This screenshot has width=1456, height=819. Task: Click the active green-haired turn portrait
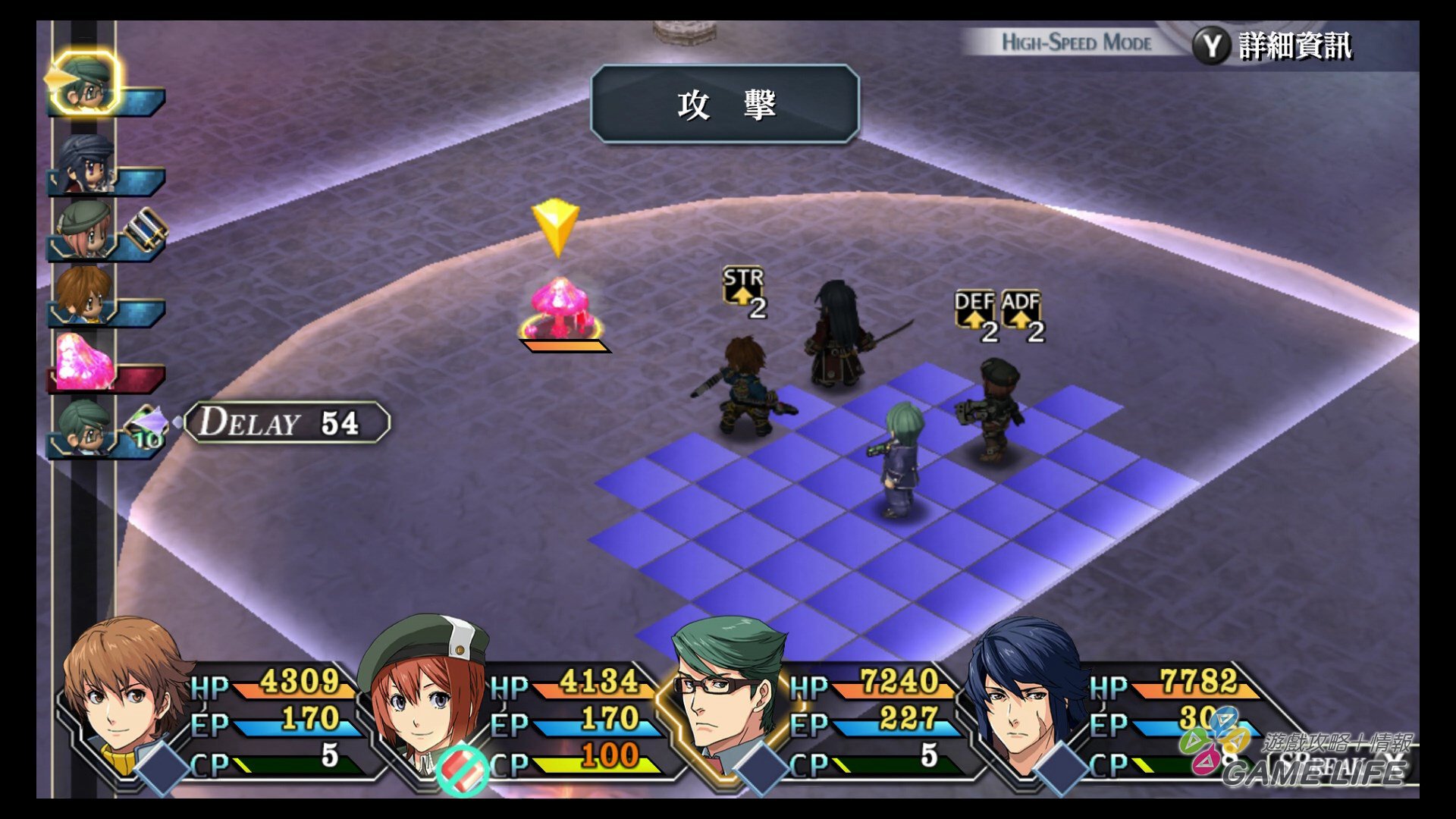pyautogui.click(x=85, y=82)
